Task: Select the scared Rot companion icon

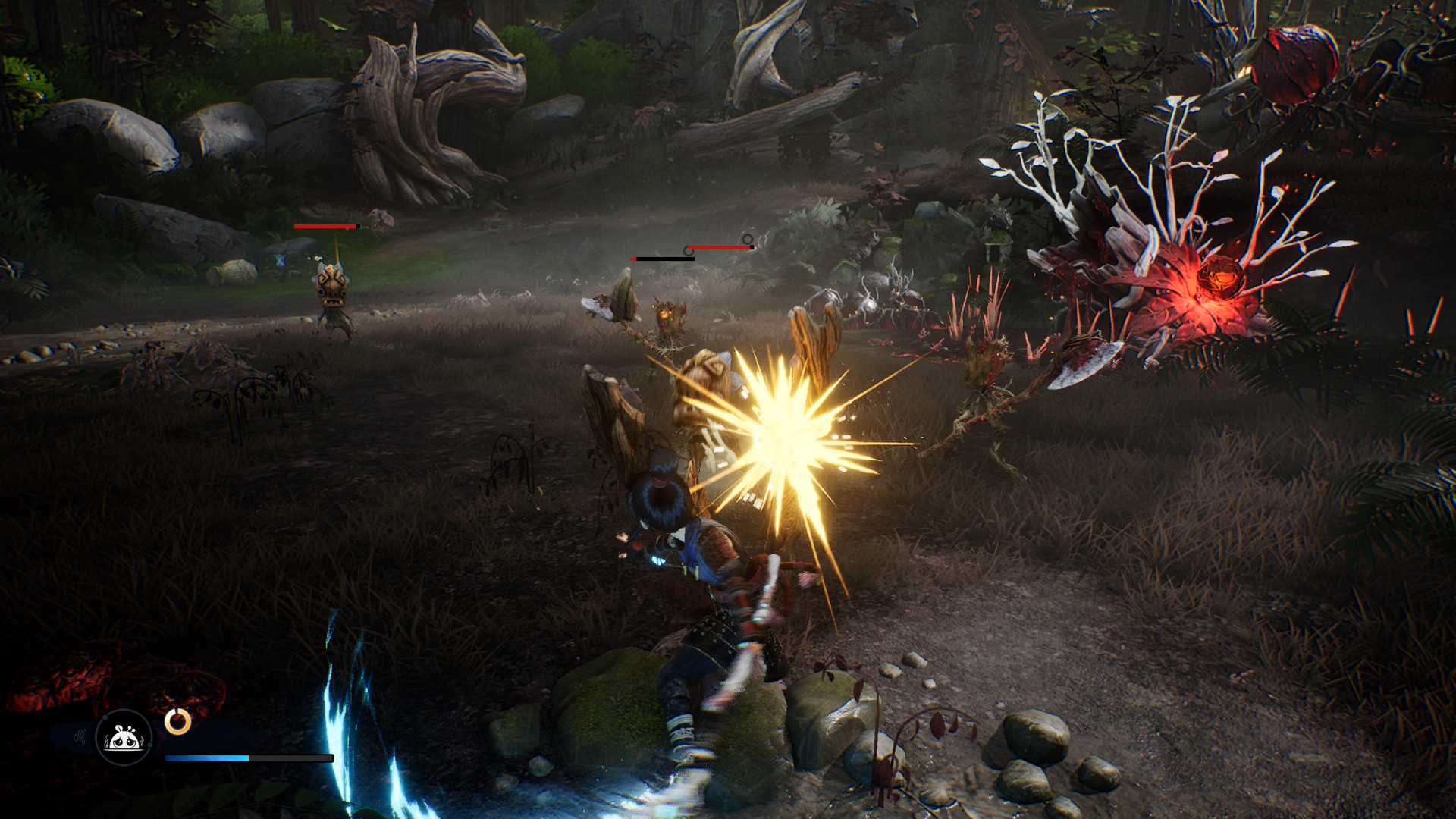Action: [x=124, y=737]
